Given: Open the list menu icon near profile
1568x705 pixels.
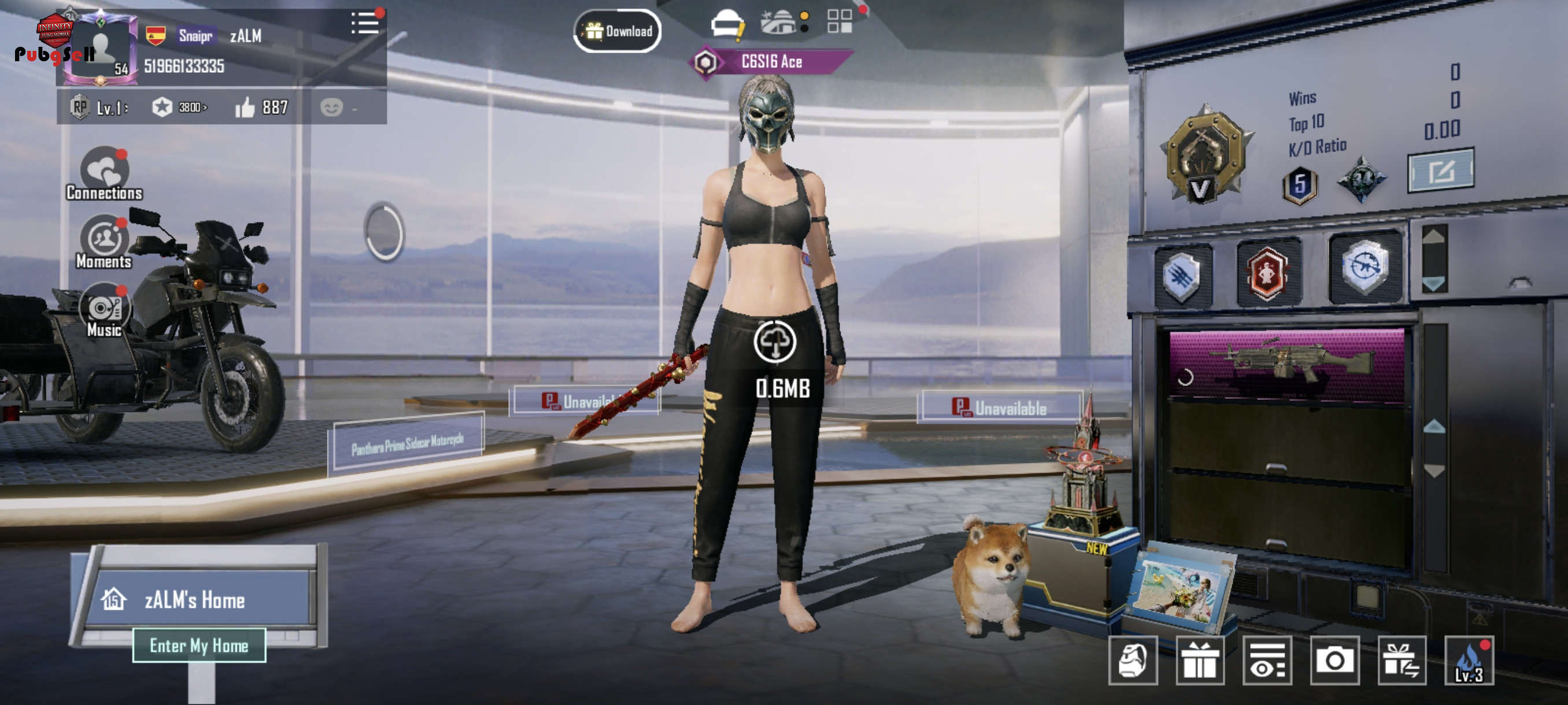Looking at the screenshot, I should click(x=365, y=24).
